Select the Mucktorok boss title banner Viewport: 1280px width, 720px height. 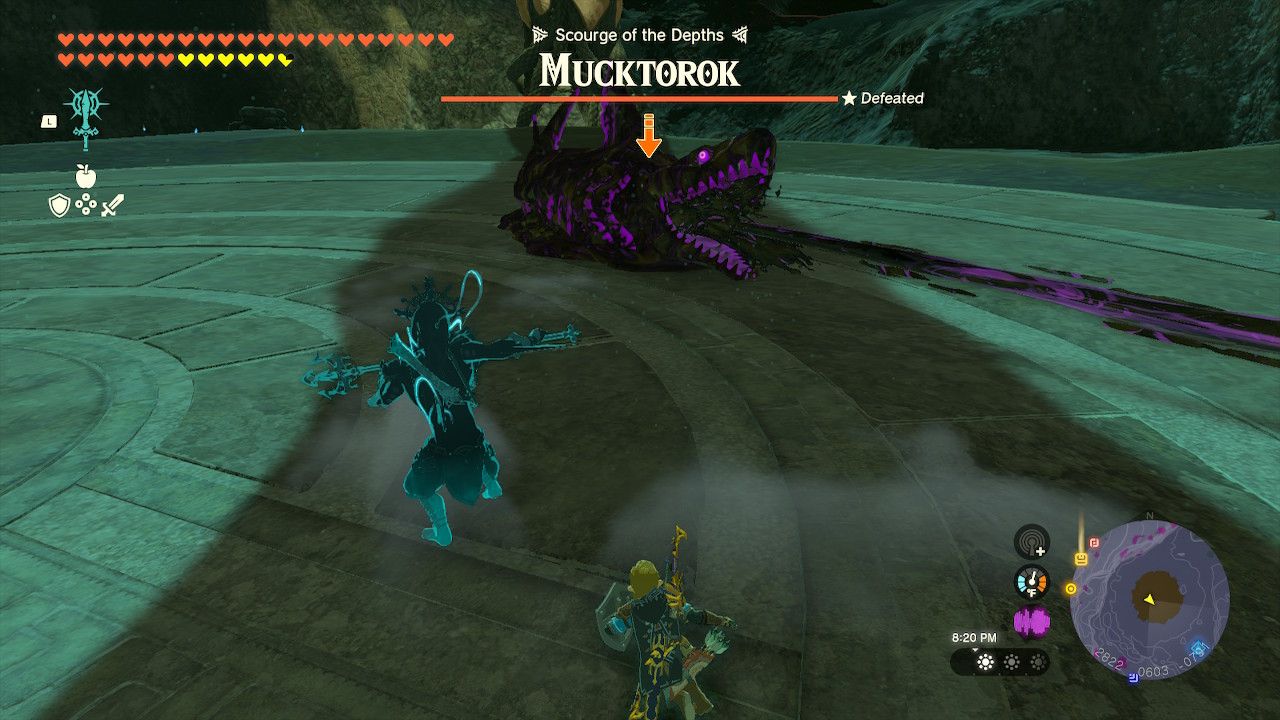637,72
